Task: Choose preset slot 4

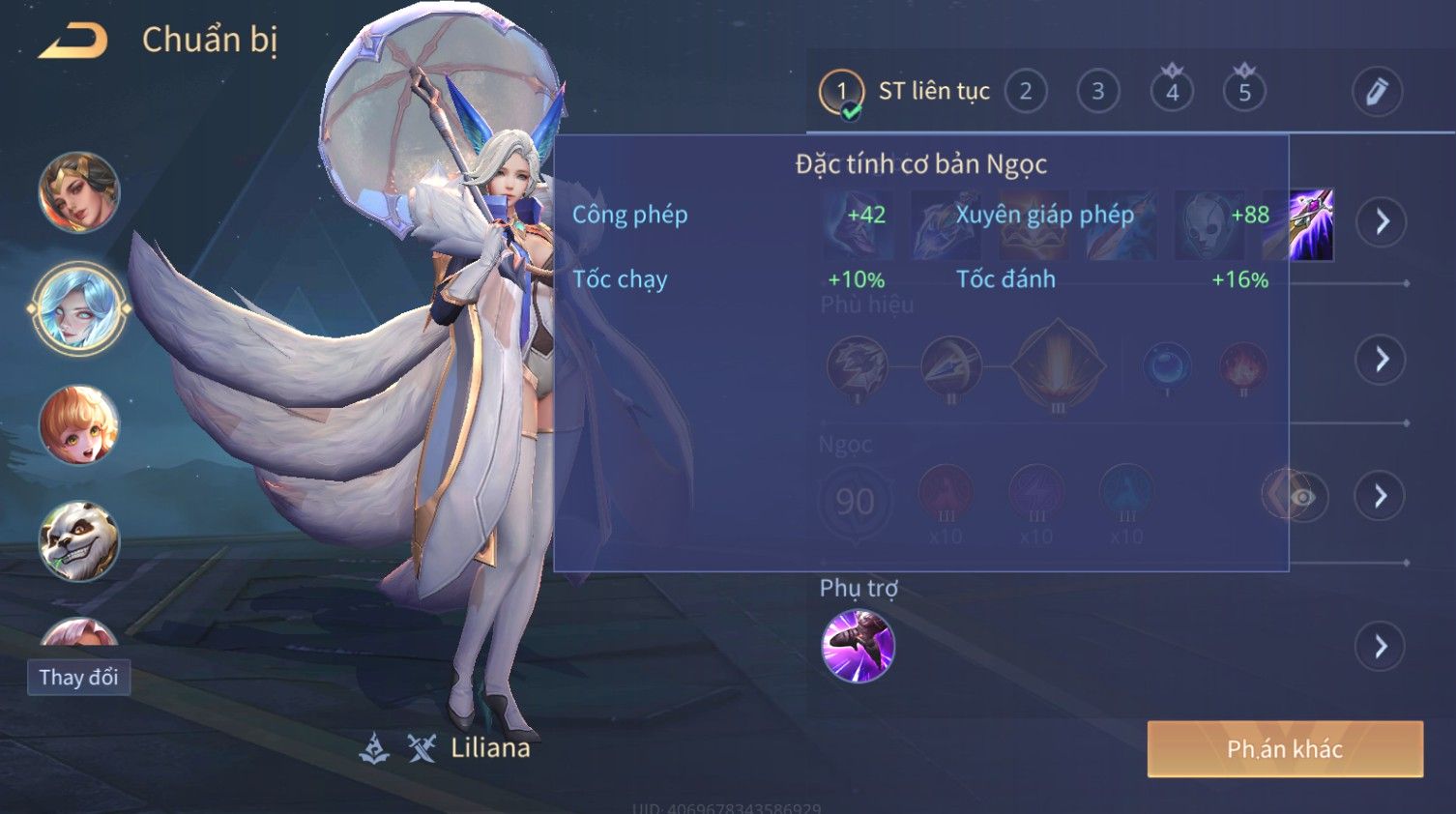Action: (1172, 92)
